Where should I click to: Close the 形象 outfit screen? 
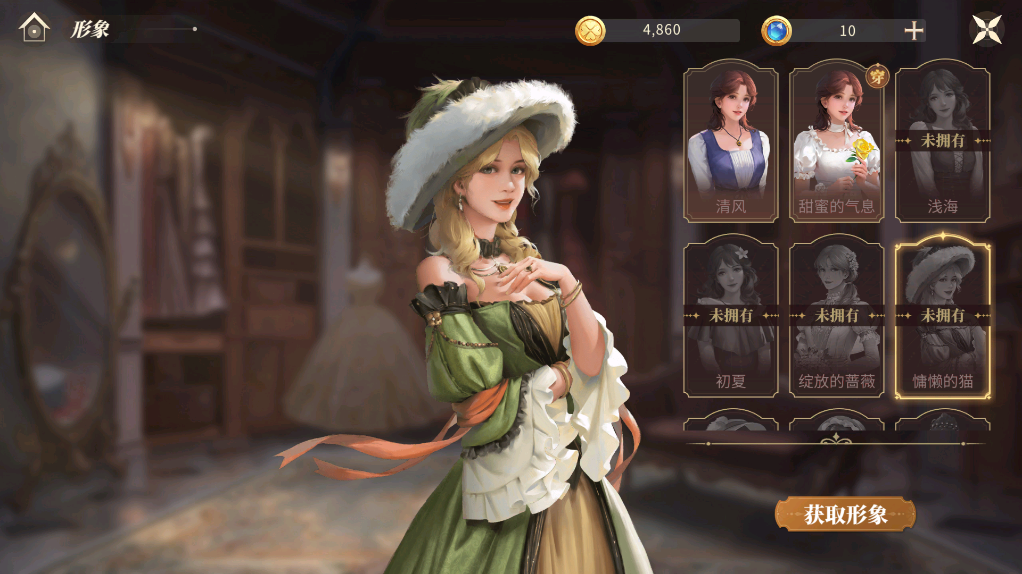(987, 28)
